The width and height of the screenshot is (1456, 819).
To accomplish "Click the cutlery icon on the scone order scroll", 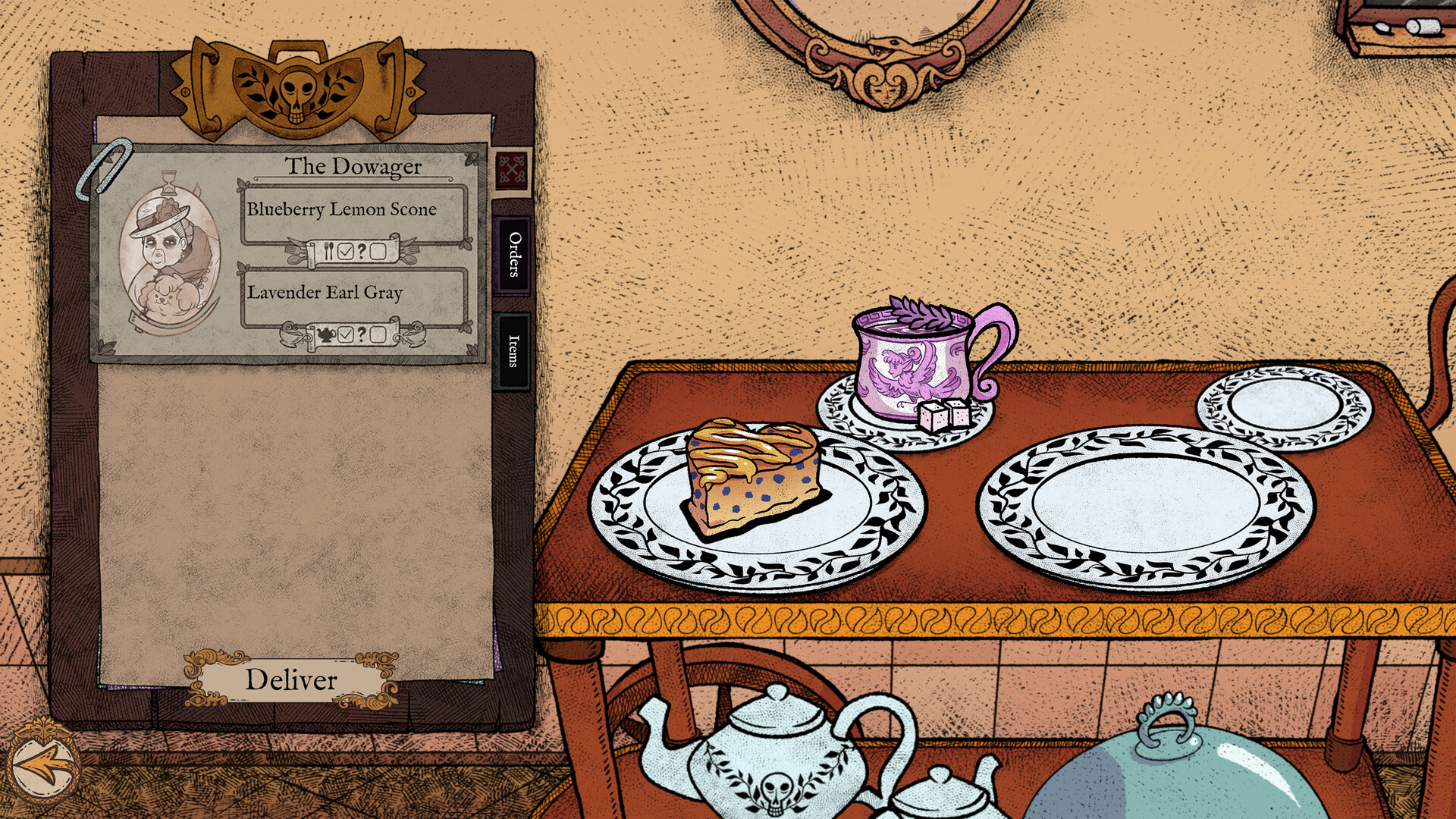I will [329, 252].
